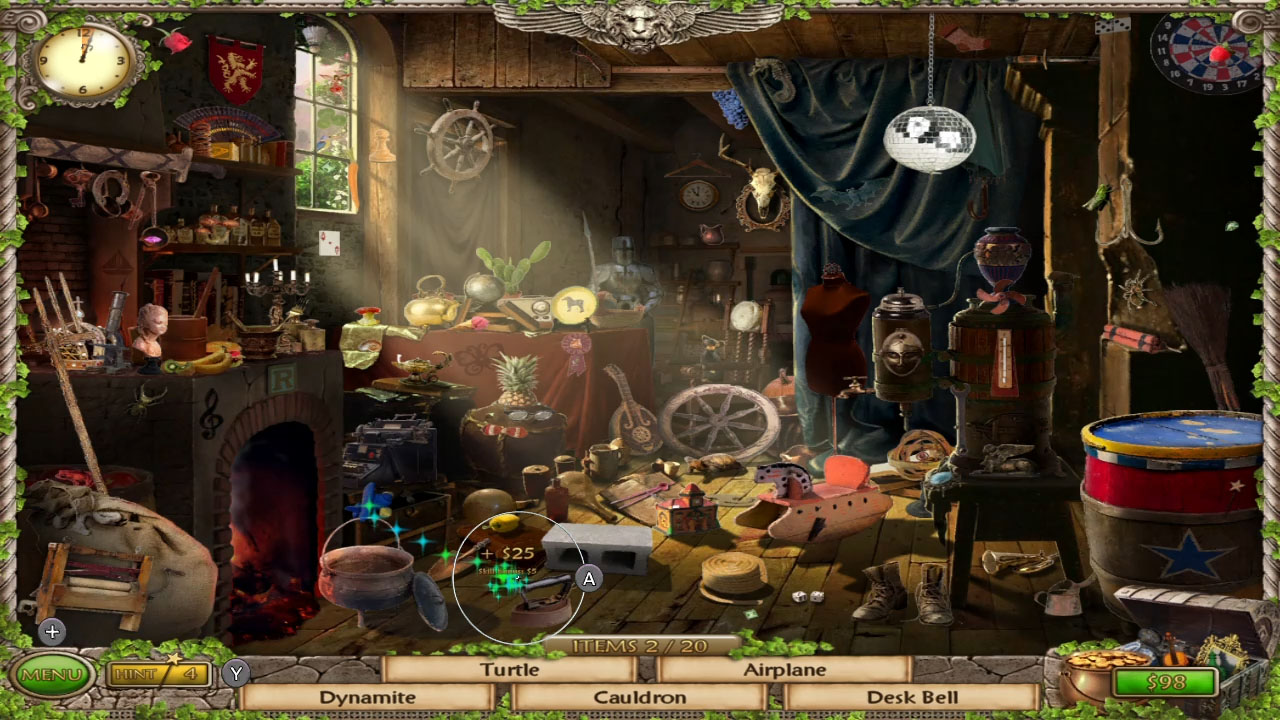This screenshot has height=720, width=1280.
Task: Select Turtle from the item list
Action: (x=511, y=670)
